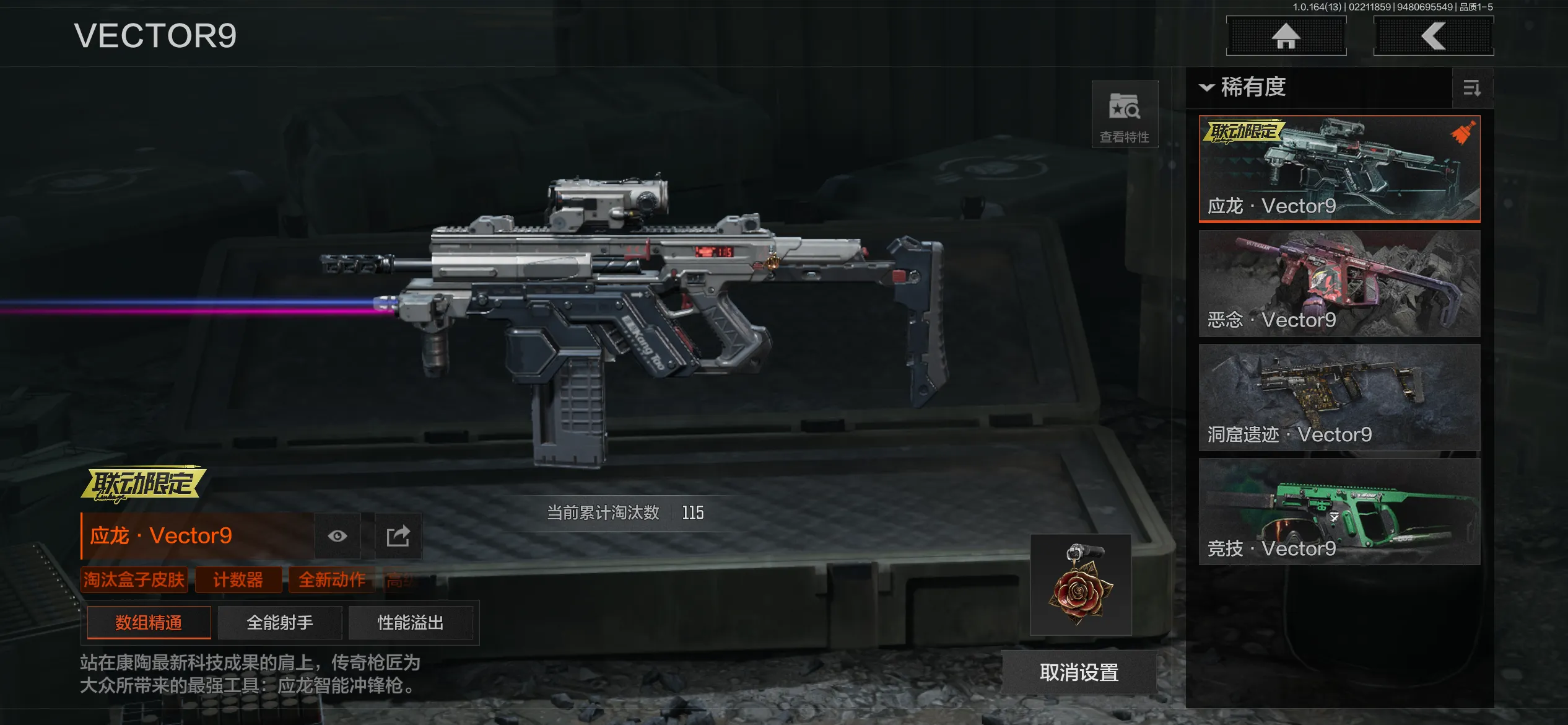The height and width of the screenshot is (725, 1568).
Task: Pick the 洞窟遗迹 · Vector9 skin
Action: coord(1339,398)
